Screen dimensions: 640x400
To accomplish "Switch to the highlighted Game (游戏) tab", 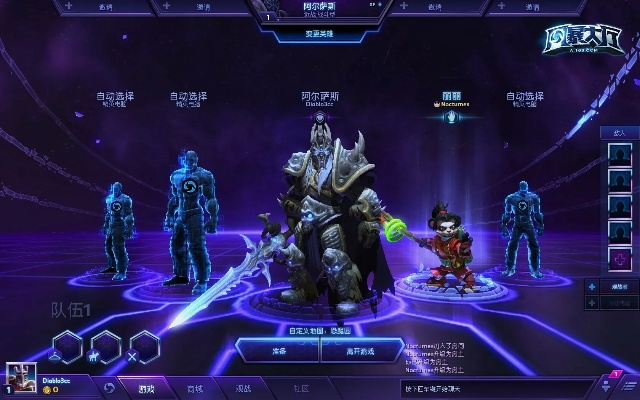I will point(147,388).
